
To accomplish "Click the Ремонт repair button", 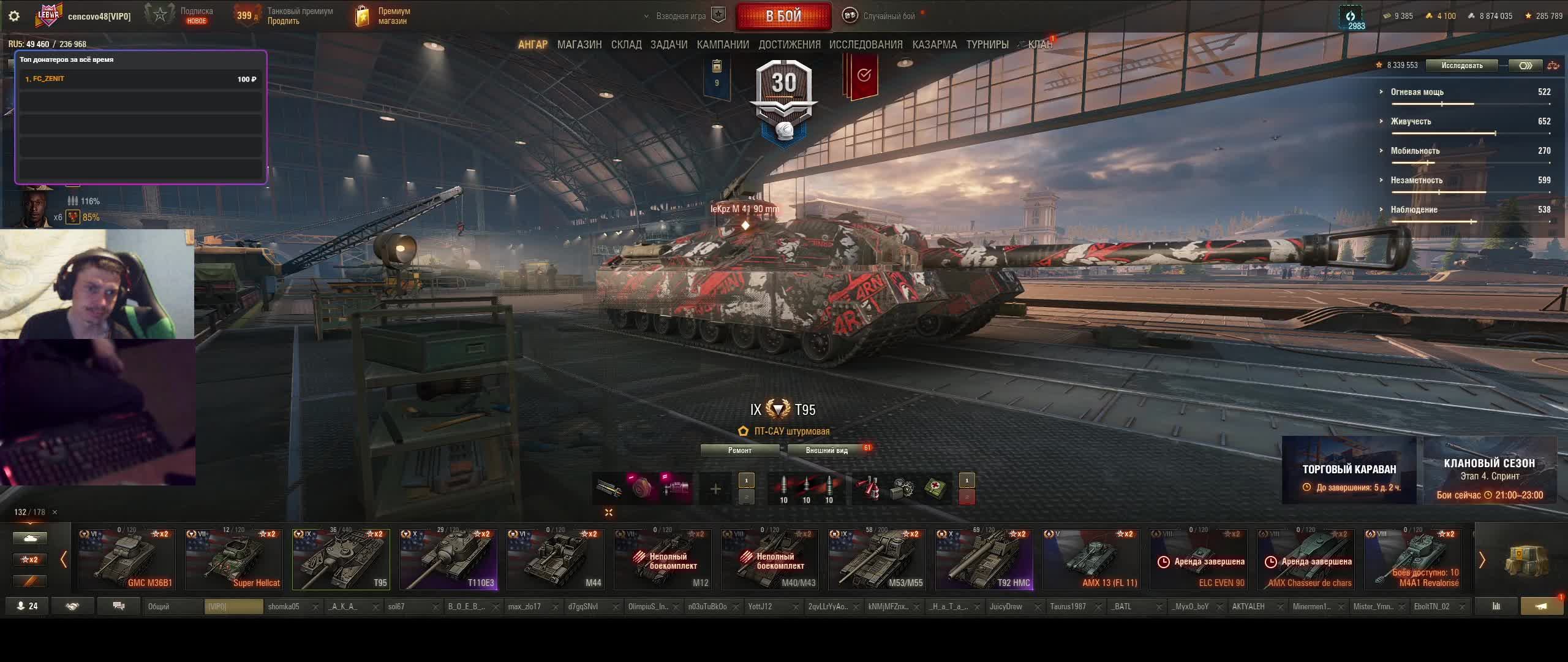I will pos(739,451).
